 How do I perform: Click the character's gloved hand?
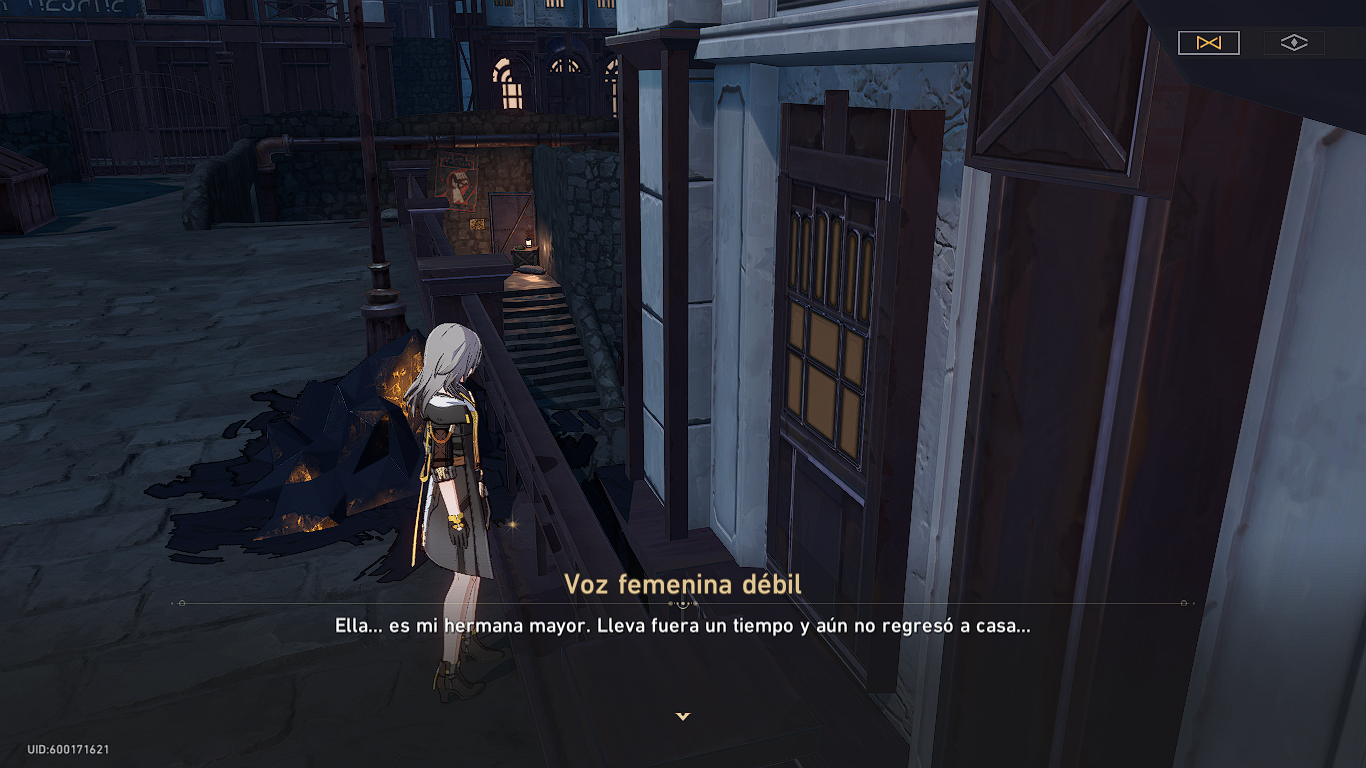[459, 538]
